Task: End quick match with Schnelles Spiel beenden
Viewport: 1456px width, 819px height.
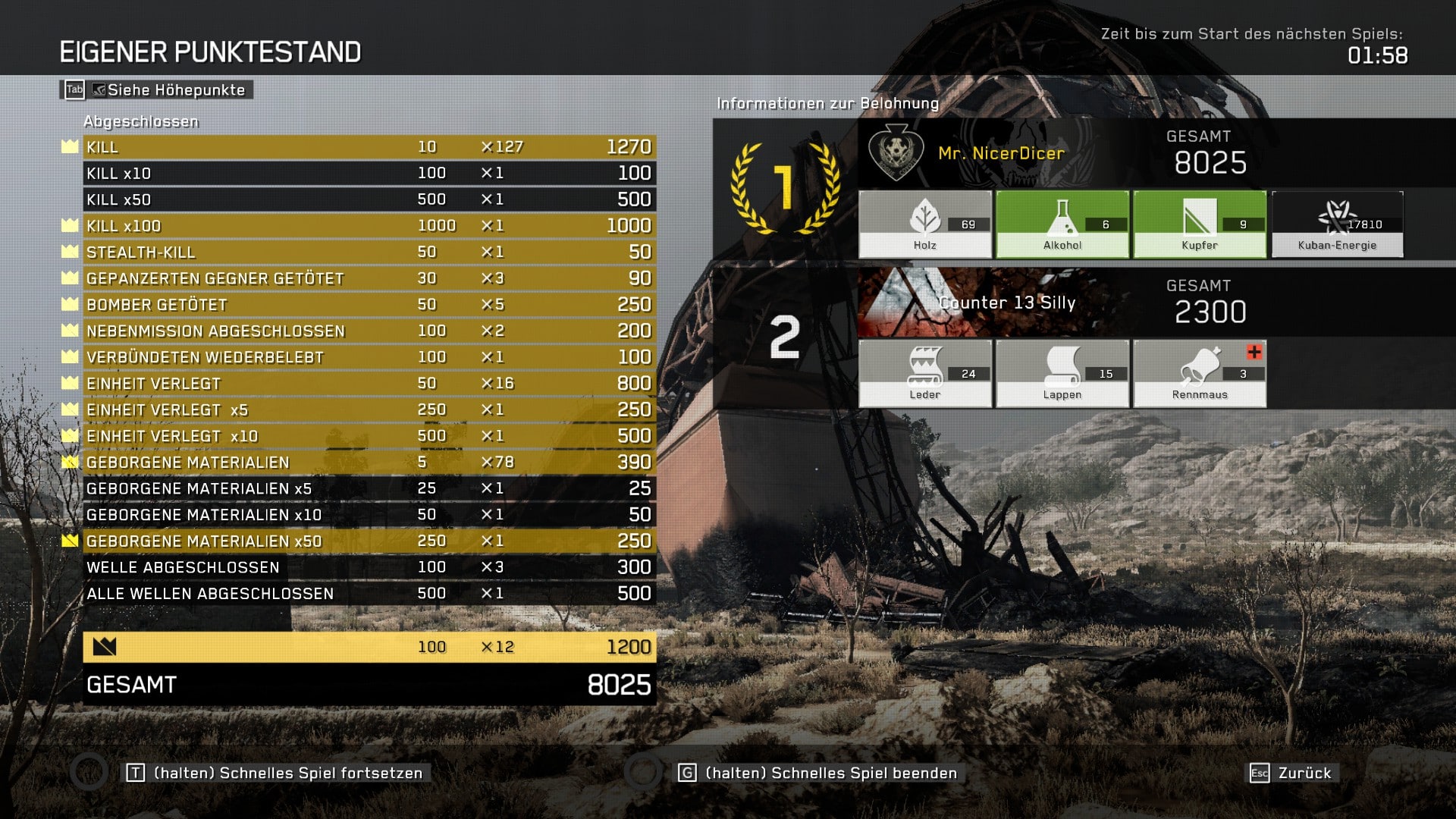Action: (x=819, y=773)
